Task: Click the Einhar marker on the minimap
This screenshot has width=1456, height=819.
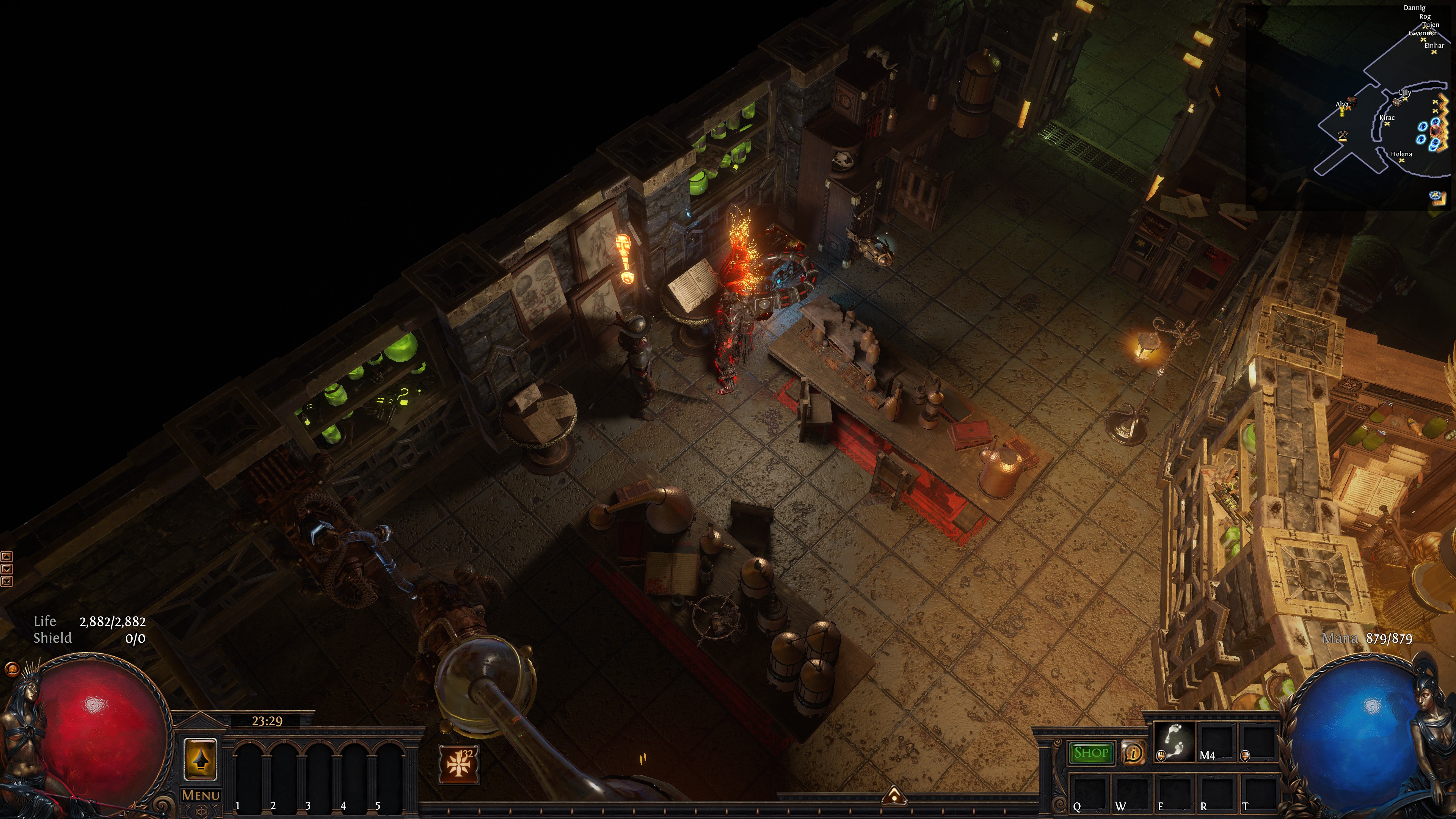Action: click(1434, 52)
